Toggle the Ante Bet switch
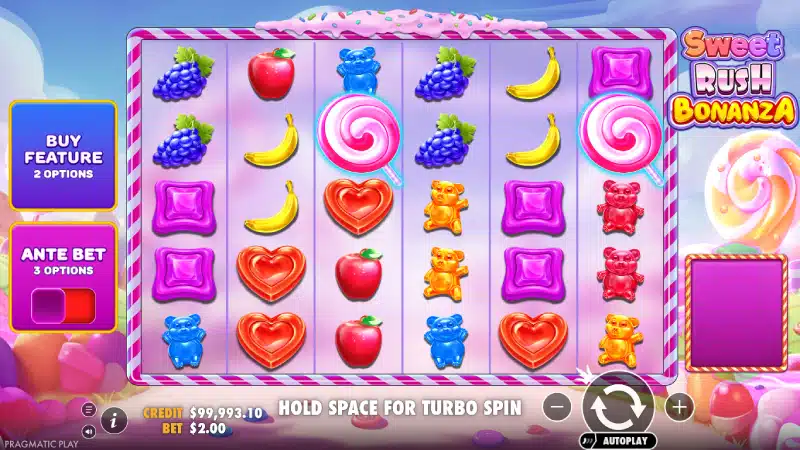This screenshot has width=800, height=450. (x=62, y=304)
